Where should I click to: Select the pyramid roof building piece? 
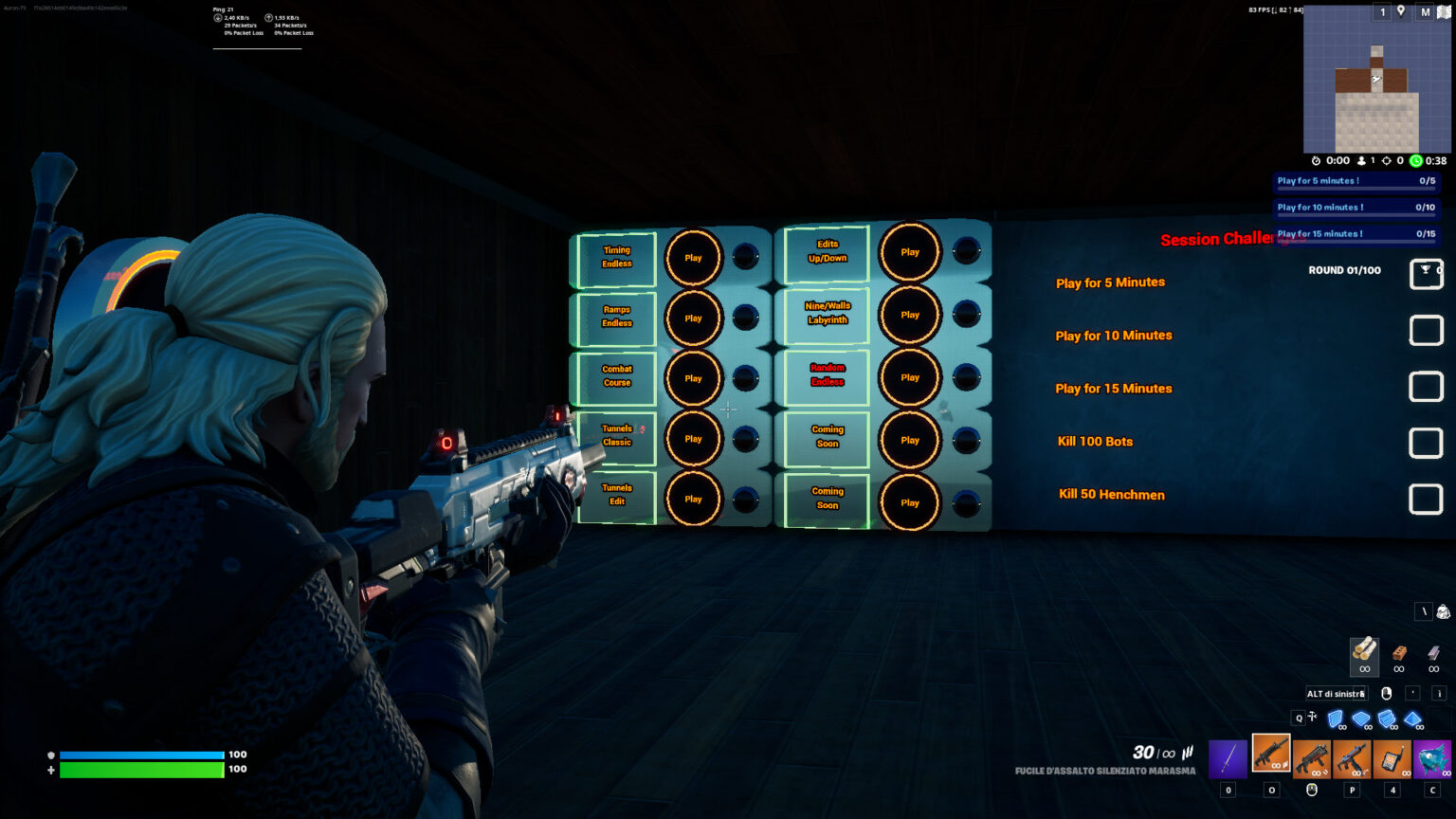pyautogui.click(x=1413, y=719)
